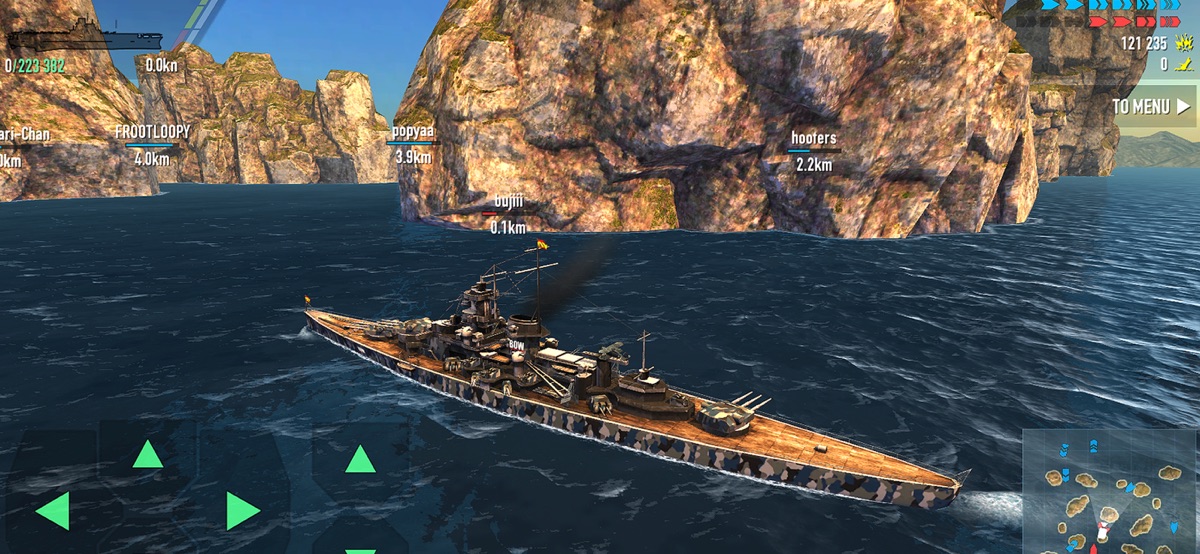The width and height of the screenshot is (1200, 554).
Task: Tap the green left steering arrow
Action: pyautogui.click(x=52, y=511)
